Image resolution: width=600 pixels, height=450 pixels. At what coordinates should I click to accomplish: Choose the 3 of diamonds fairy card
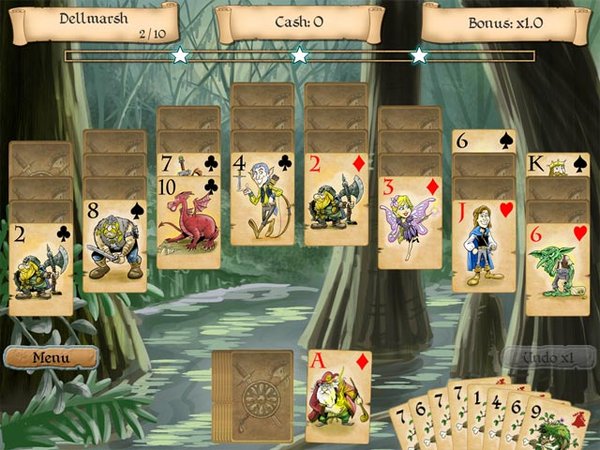pos(410,222)
